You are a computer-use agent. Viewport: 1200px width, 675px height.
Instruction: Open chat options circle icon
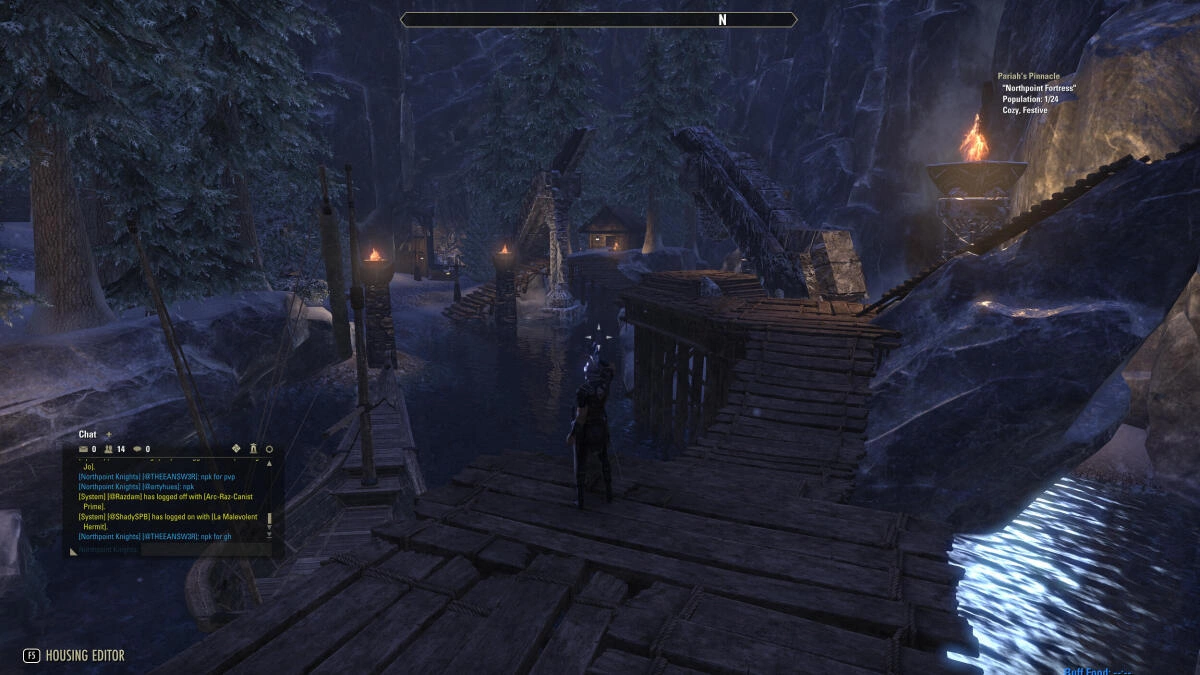[x=269, y=450]
